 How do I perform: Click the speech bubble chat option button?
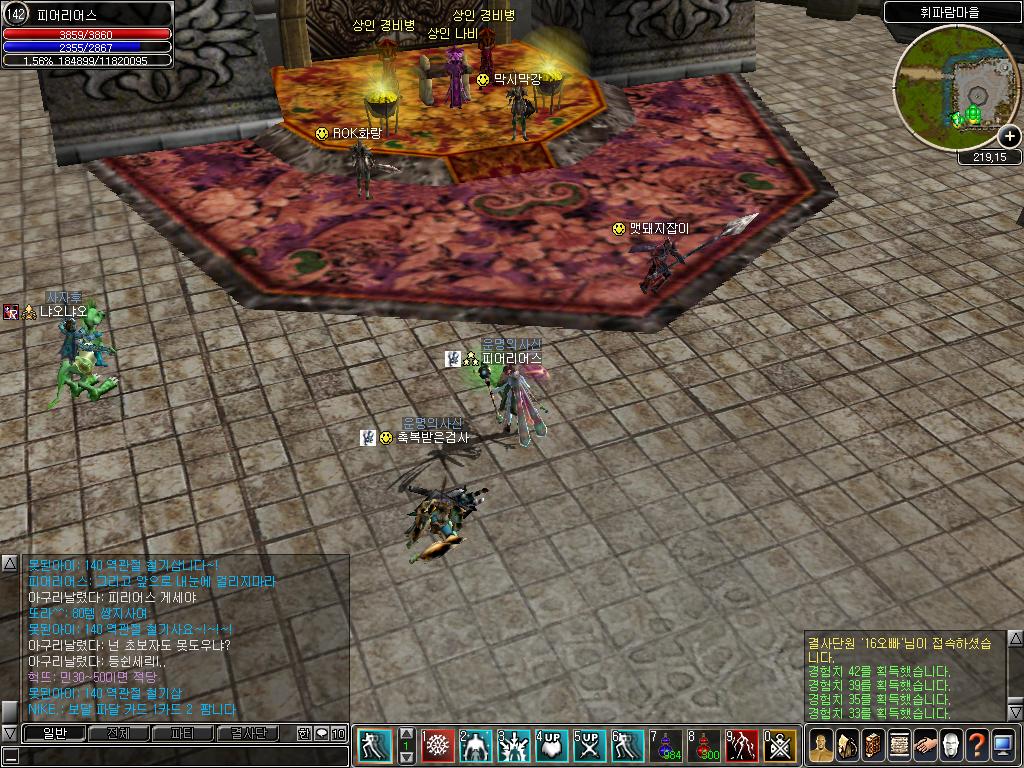coord(321,733)
